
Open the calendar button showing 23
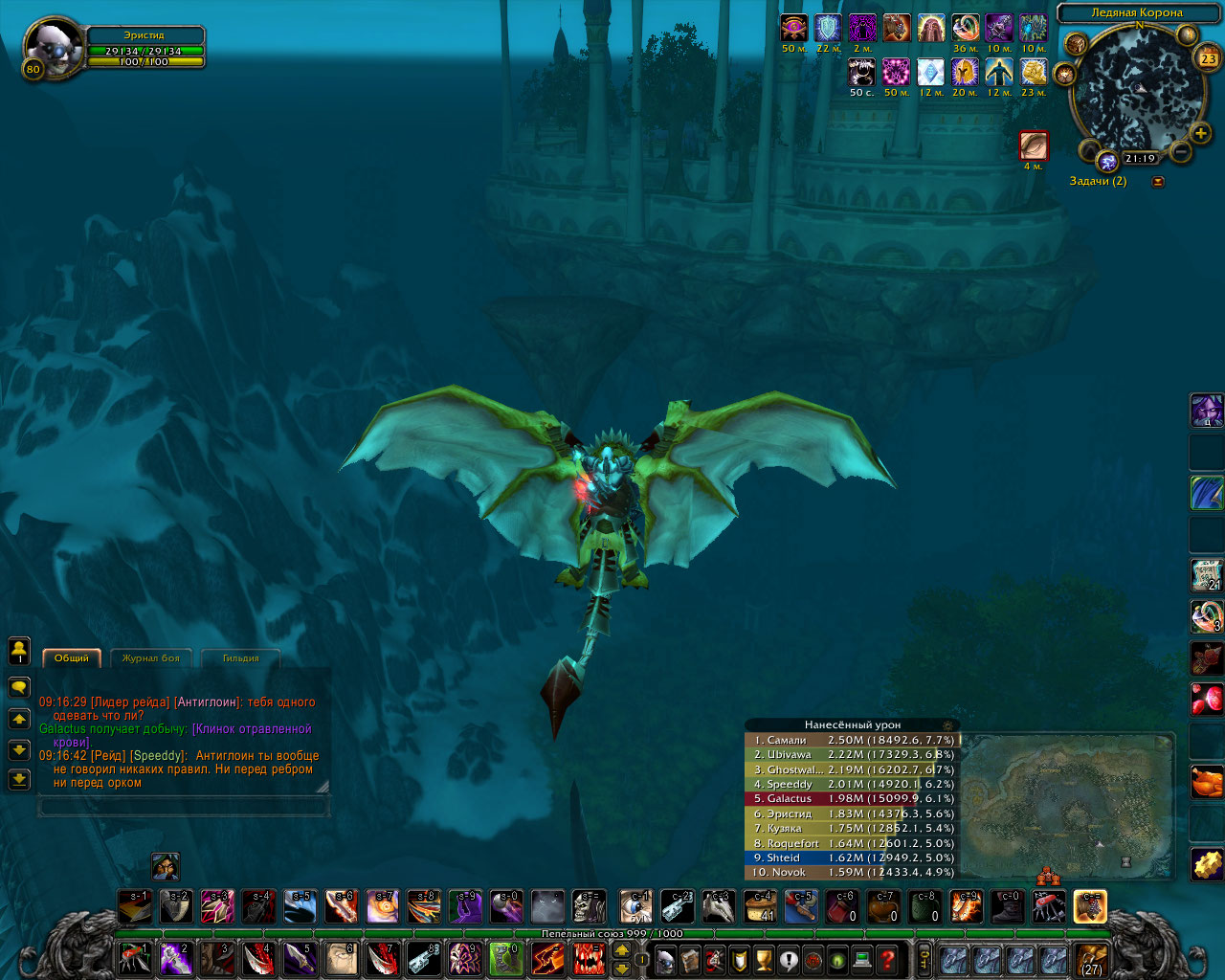tap(1208, 58)
